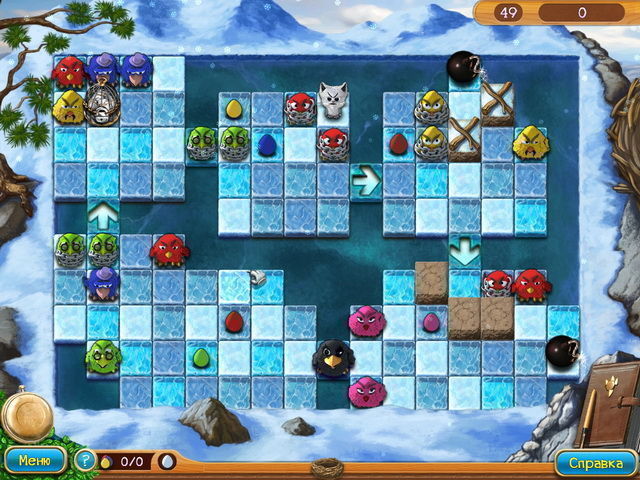Click the up-pointing arrow tile
This screenshot has width=640, height=480.
102,213
